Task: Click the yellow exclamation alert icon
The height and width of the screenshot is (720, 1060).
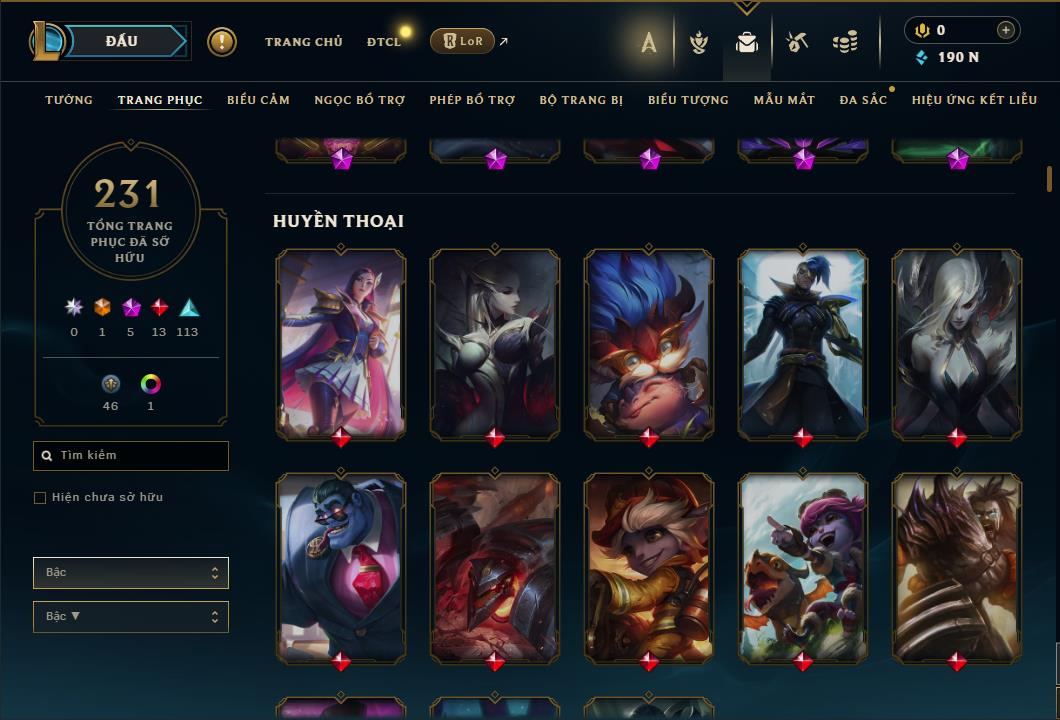Action: click(222, 42)
